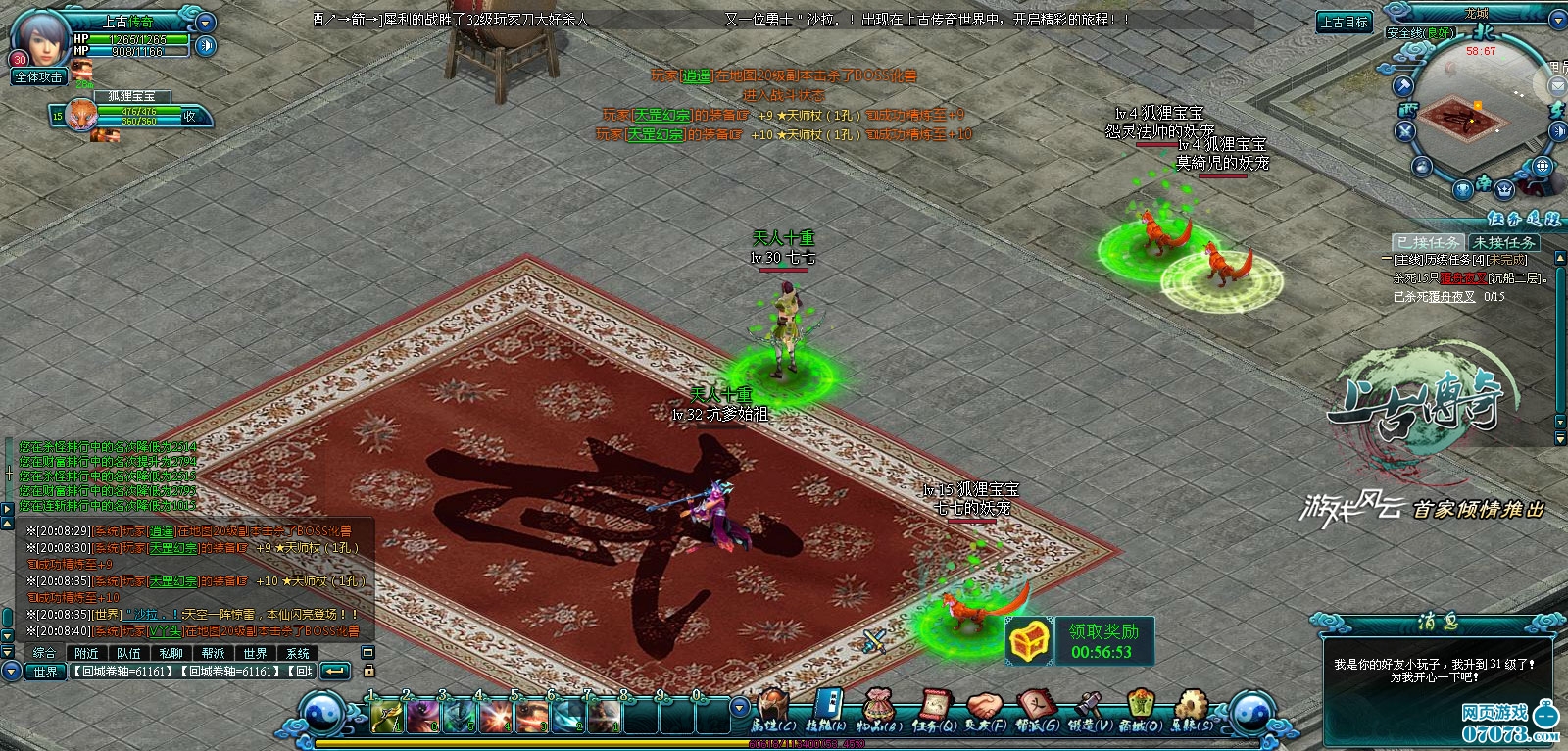
Task: Open the 帮派 guild panel
Action: 1037,710
